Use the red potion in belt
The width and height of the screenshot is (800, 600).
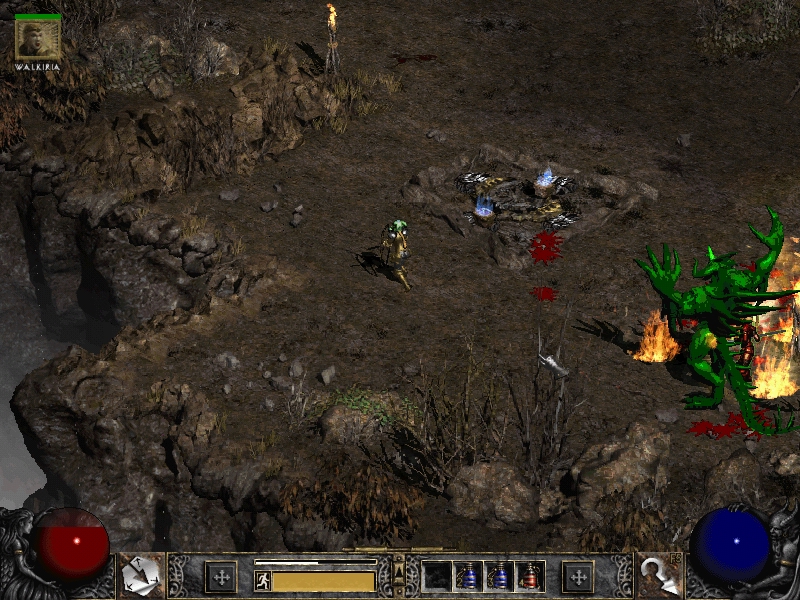pyautogui.click(x=531, y=576)
